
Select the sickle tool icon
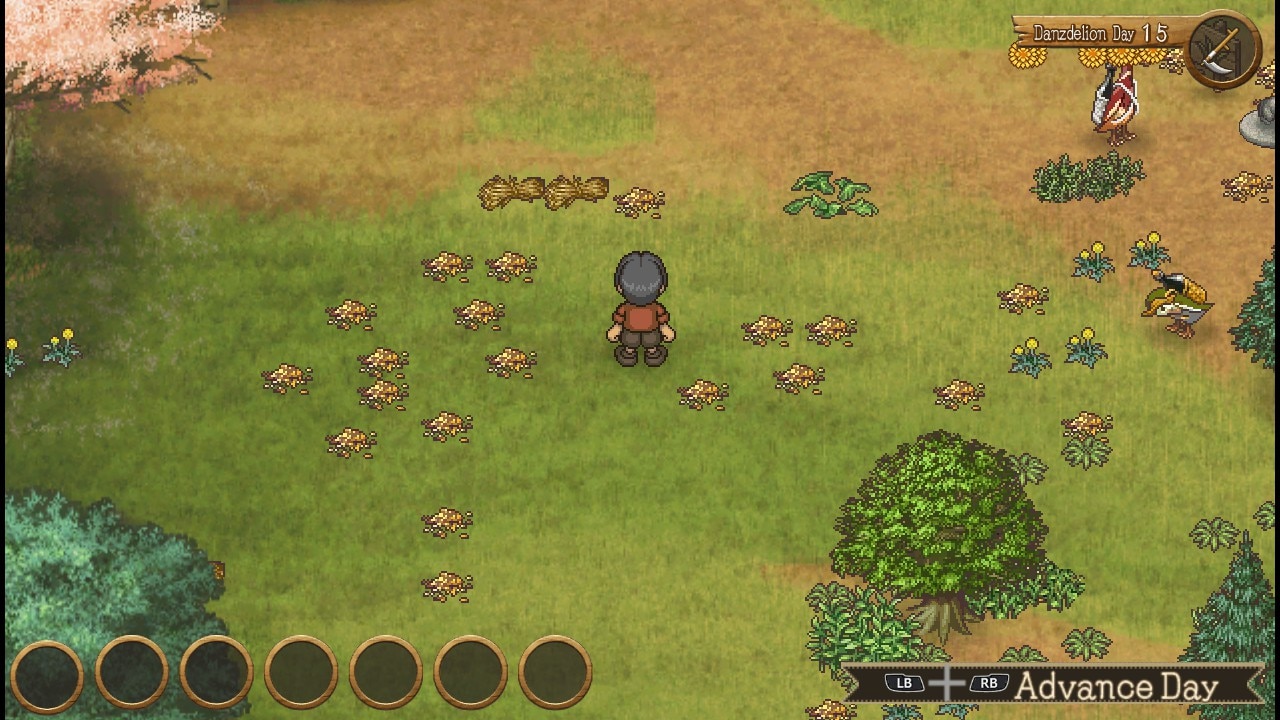1224,50
